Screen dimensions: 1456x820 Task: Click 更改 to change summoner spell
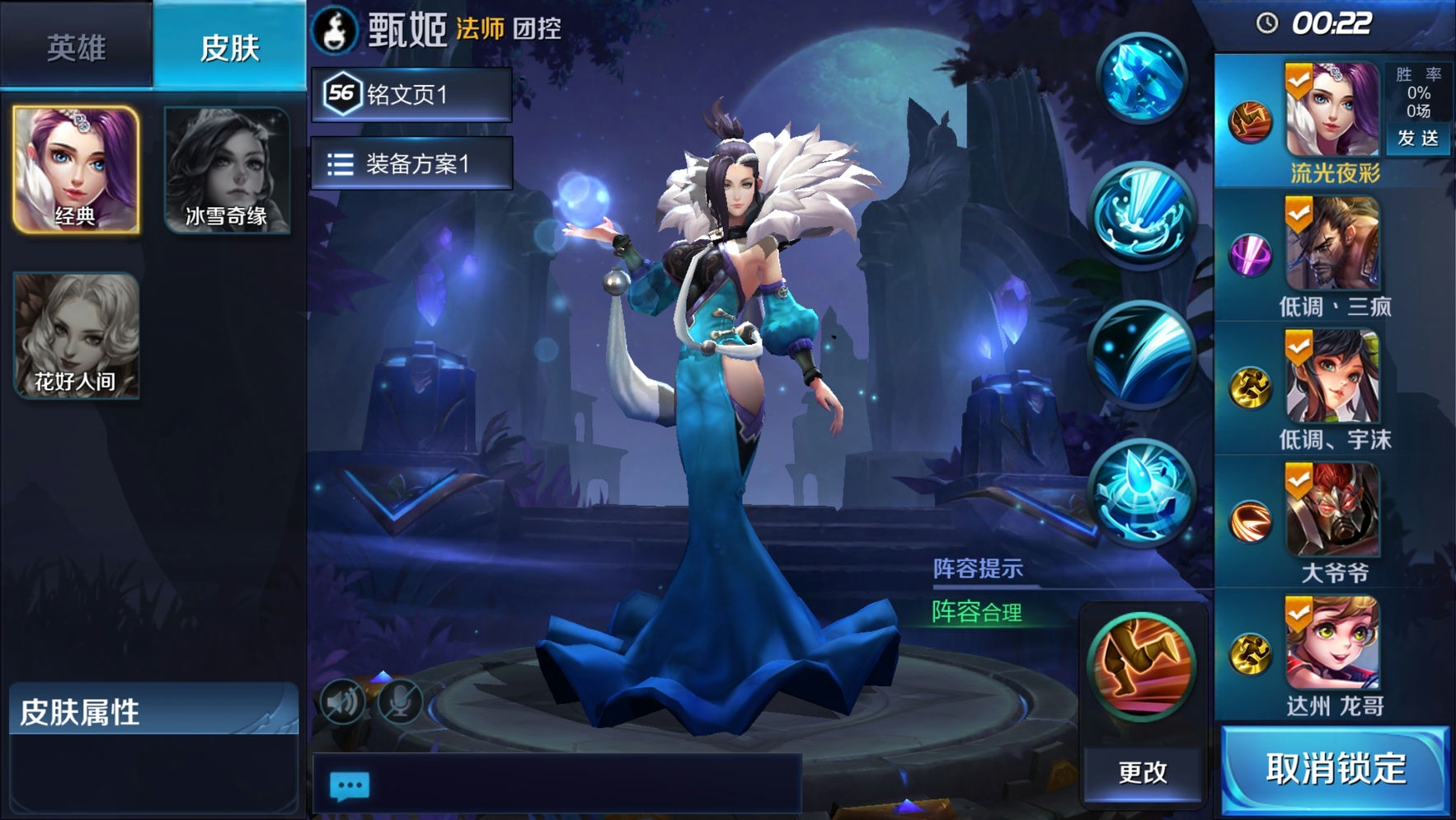[x=1143, y=772]
